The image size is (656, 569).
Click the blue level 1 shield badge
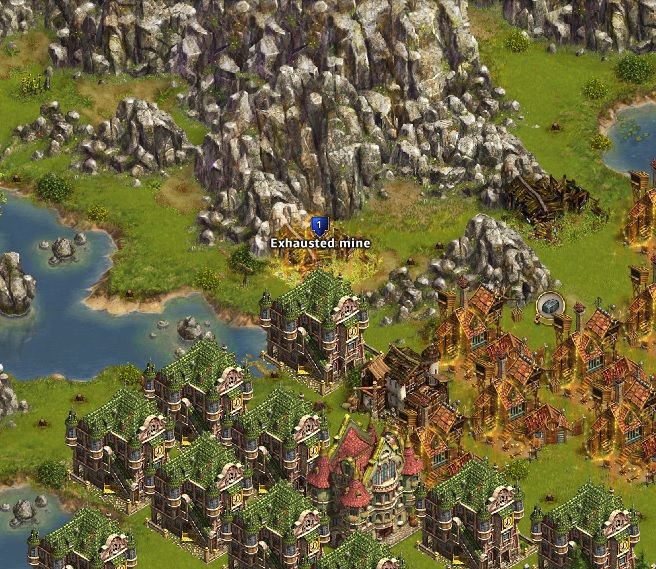tap(319, 226)
